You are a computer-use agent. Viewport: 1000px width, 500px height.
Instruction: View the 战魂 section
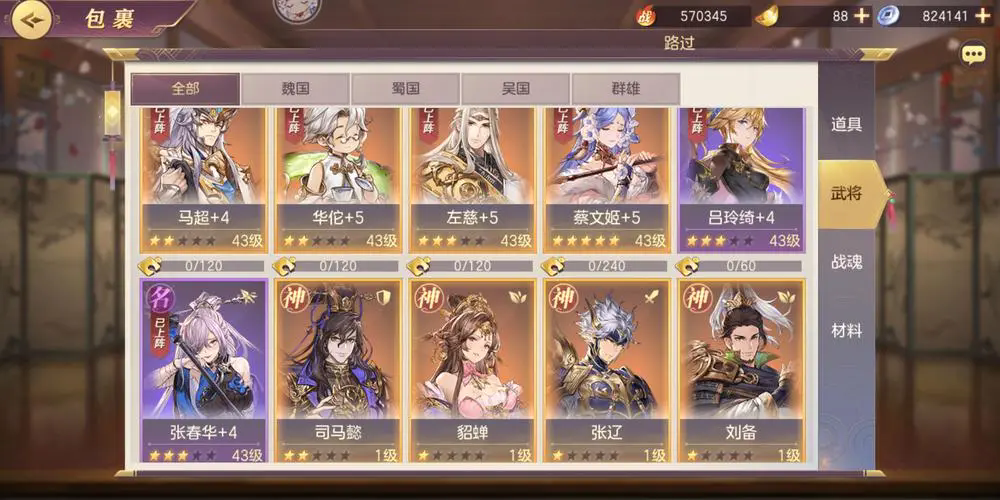pyautogui.click(x=846, y=262)
